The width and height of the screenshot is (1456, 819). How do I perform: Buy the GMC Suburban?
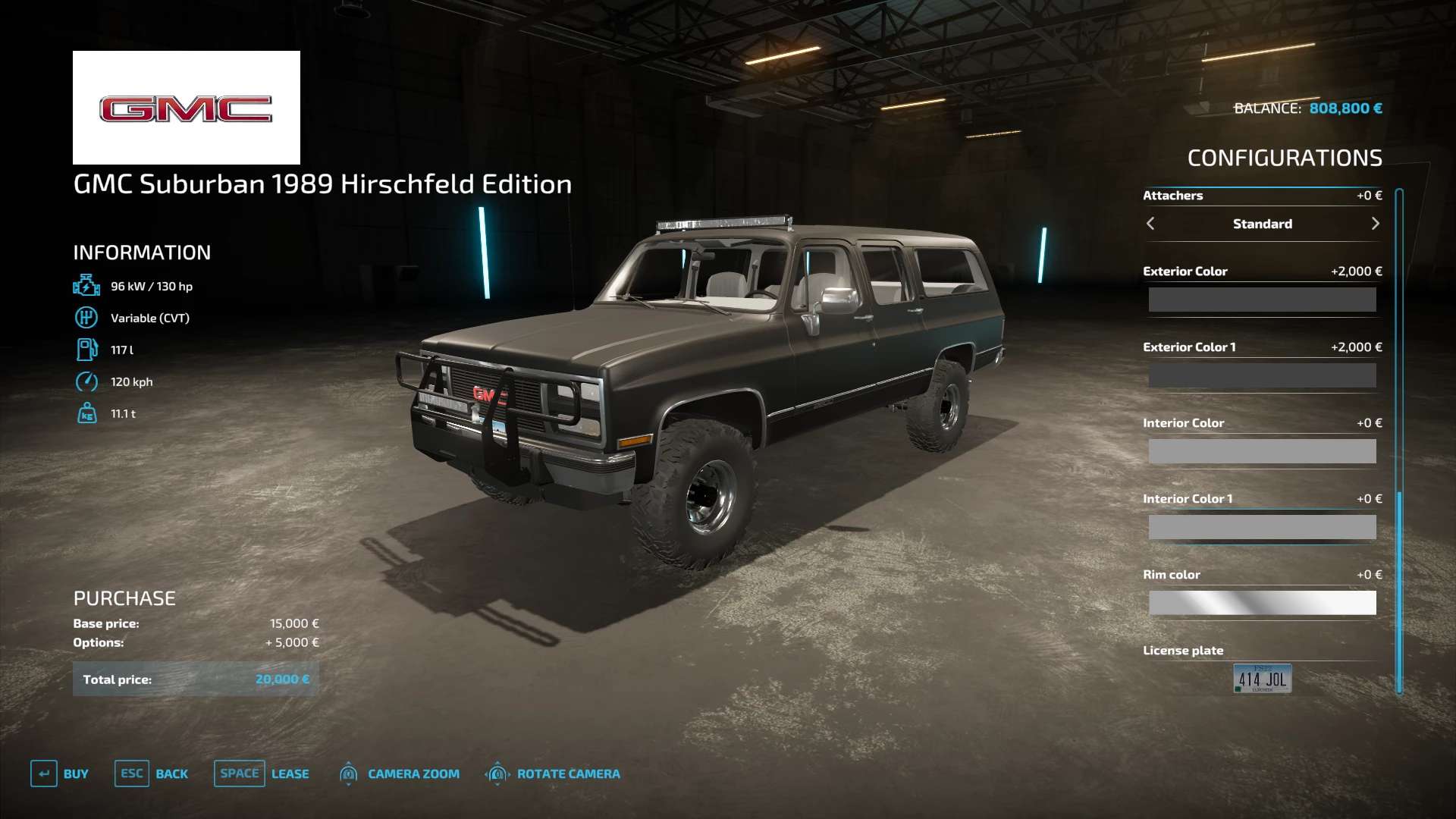point(60,774)
